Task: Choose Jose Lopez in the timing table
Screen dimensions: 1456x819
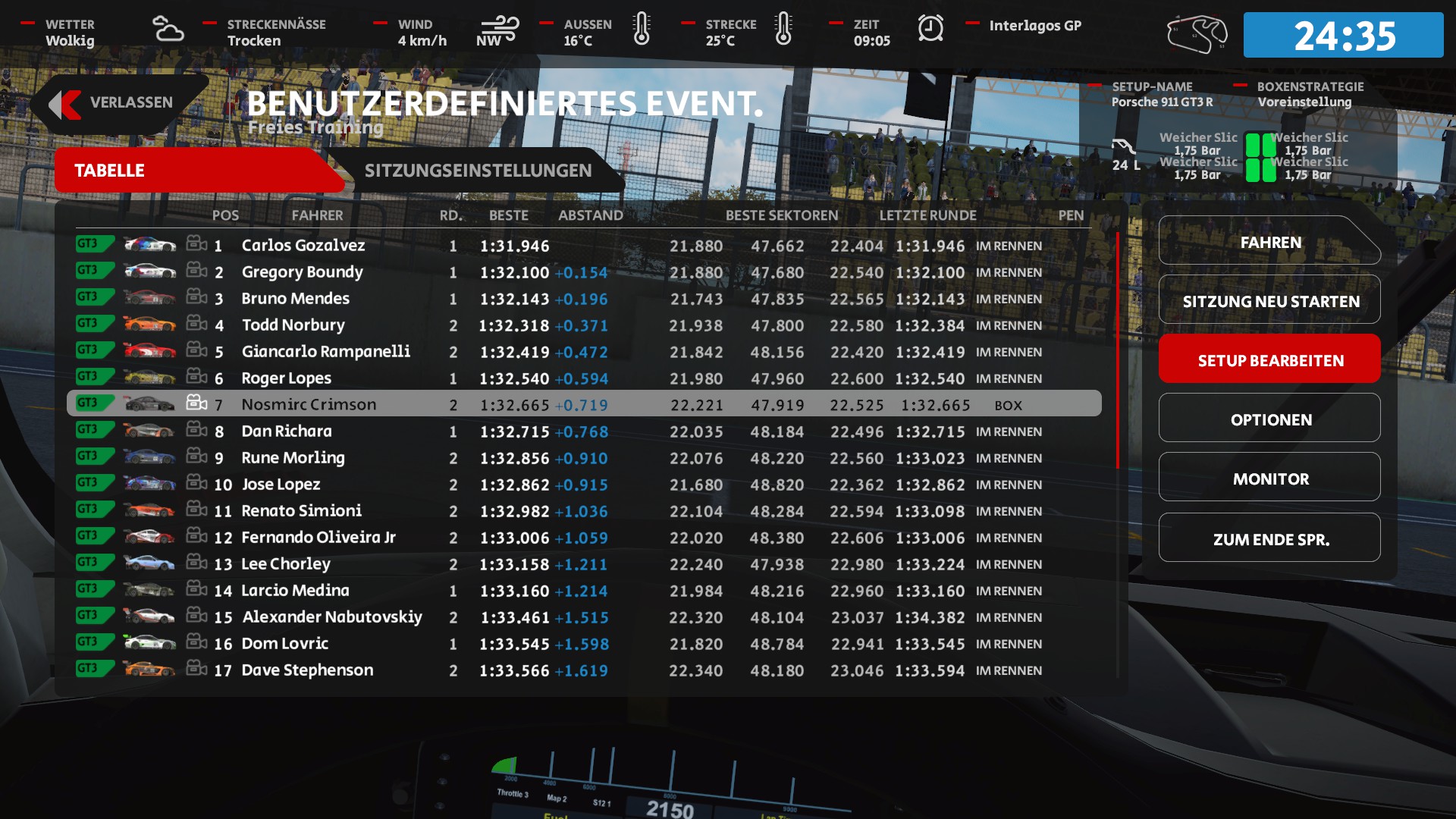Action: pos(281,485)
